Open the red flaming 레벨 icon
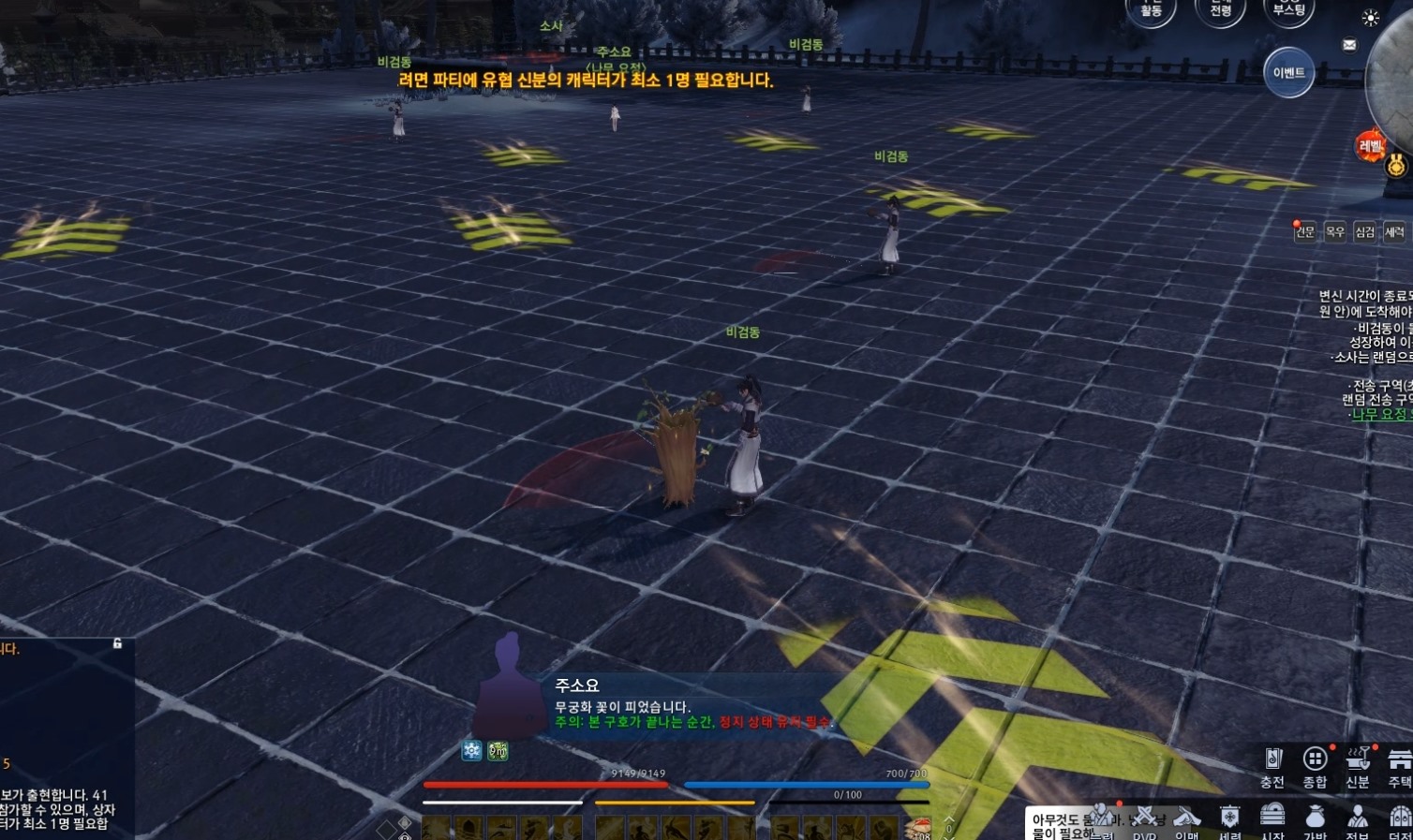The image size is (1413, 840). click(1370, 146)
